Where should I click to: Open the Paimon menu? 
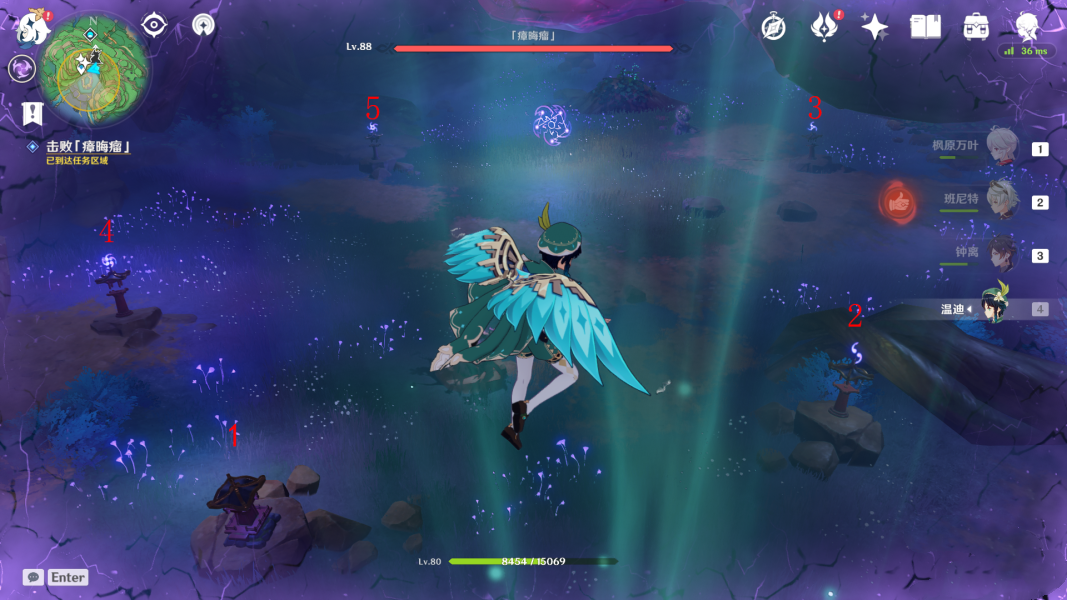pos(33,27)
